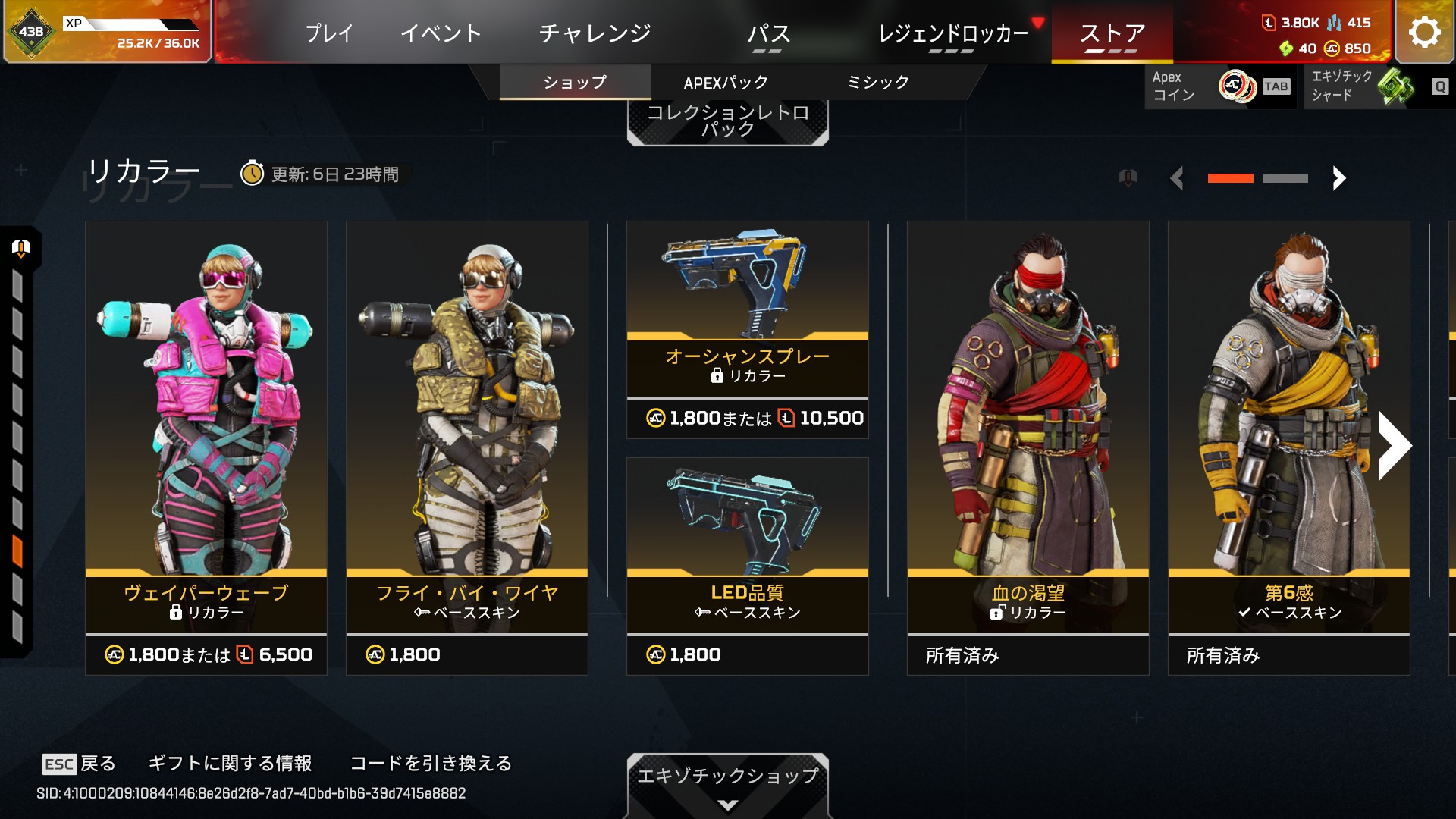Open the パス tab

[x=768, y=33]
